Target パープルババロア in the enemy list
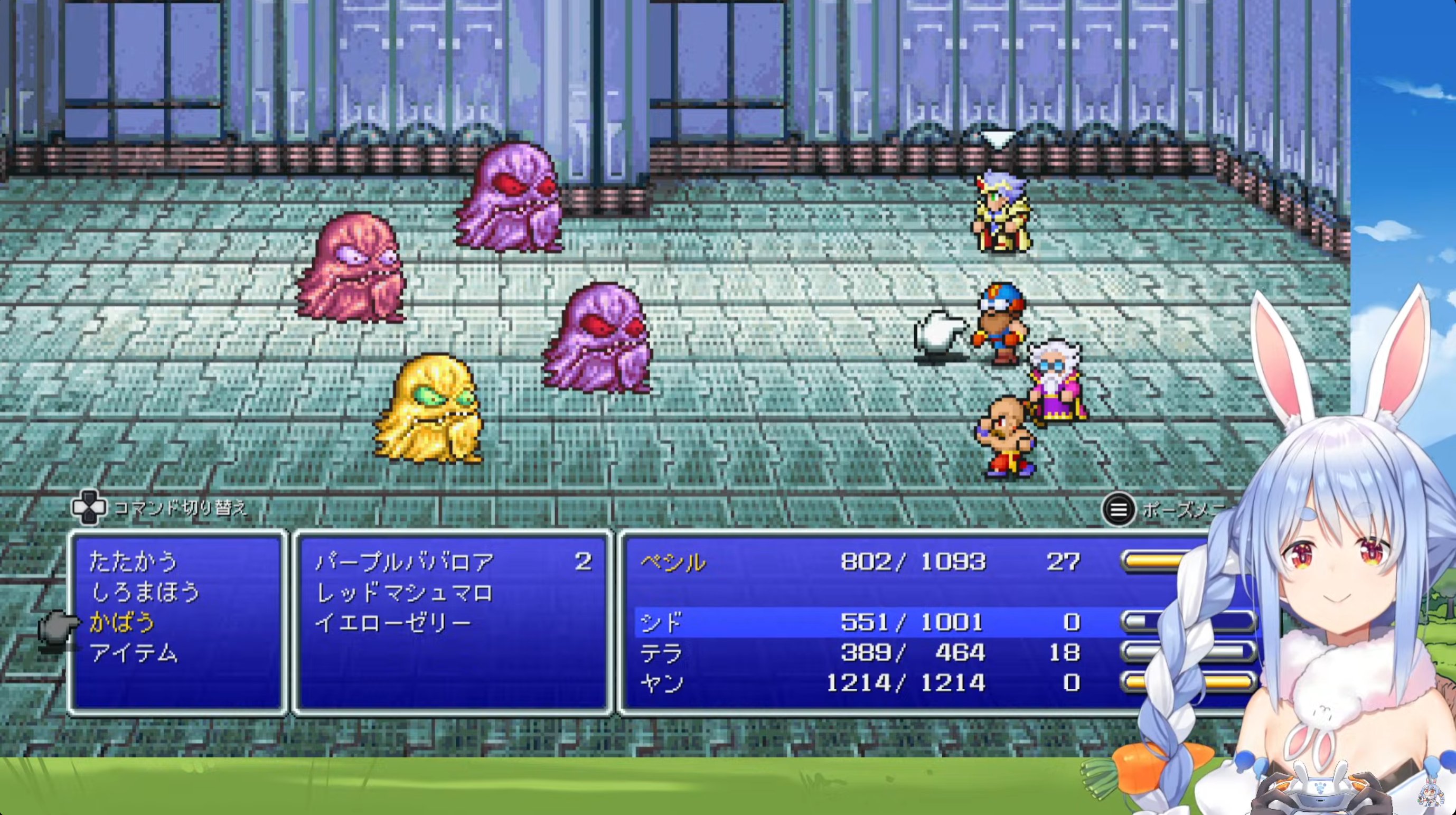 (405, 562)
